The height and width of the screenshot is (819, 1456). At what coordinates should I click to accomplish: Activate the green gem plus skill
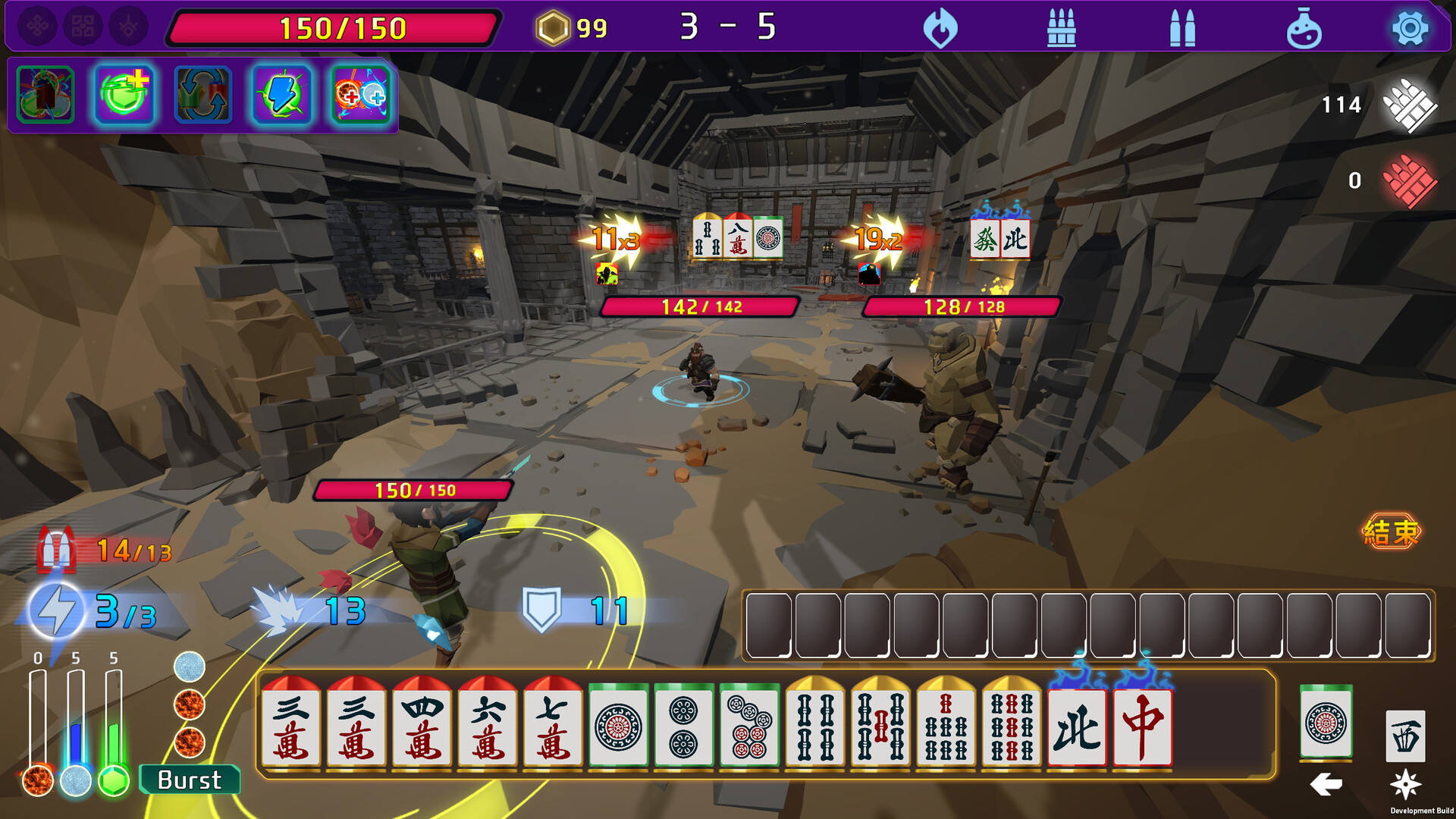coord(124,95)
